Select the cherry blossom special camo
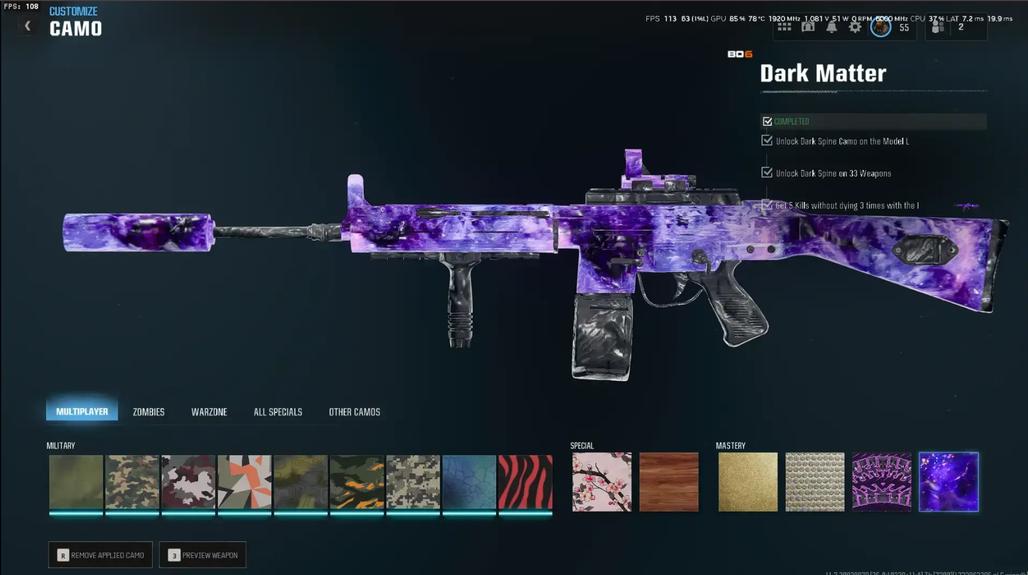This screenshot has width=1028, height=575. tap(601, 482)
